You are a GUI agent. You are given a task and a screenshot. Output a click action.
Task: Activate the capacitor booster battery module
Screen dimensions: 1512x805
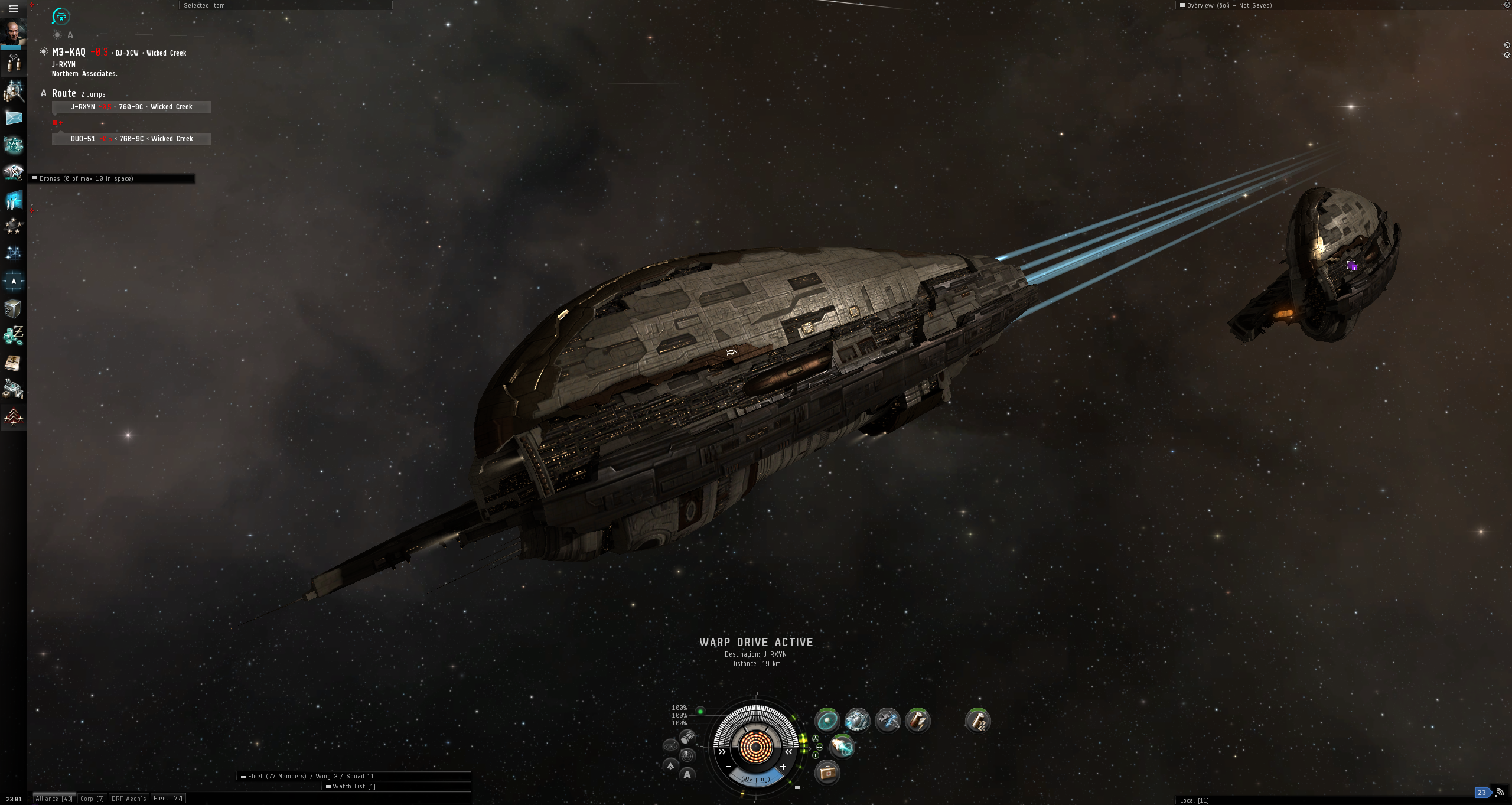[917, 721]
